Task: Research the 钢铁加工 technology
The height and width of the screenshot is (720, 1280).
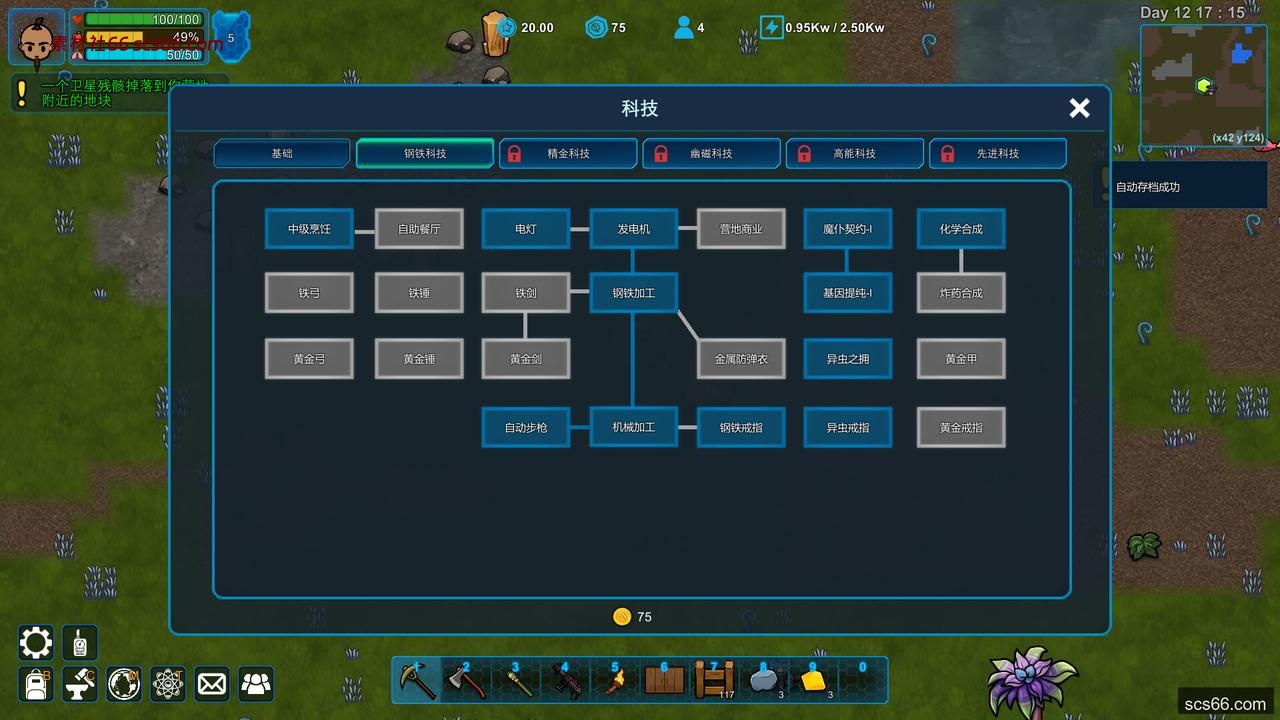Action: coord(633,292)
